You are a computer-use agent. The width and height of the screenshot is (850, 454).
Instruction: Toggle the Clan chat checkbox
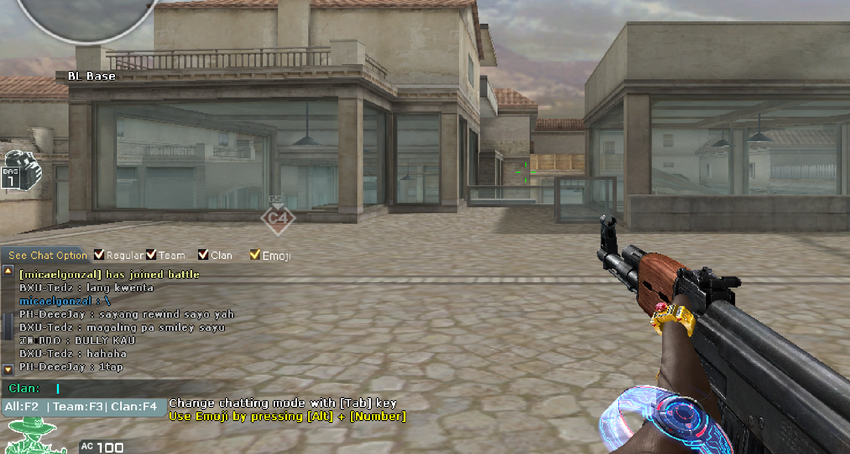point(203,255)
